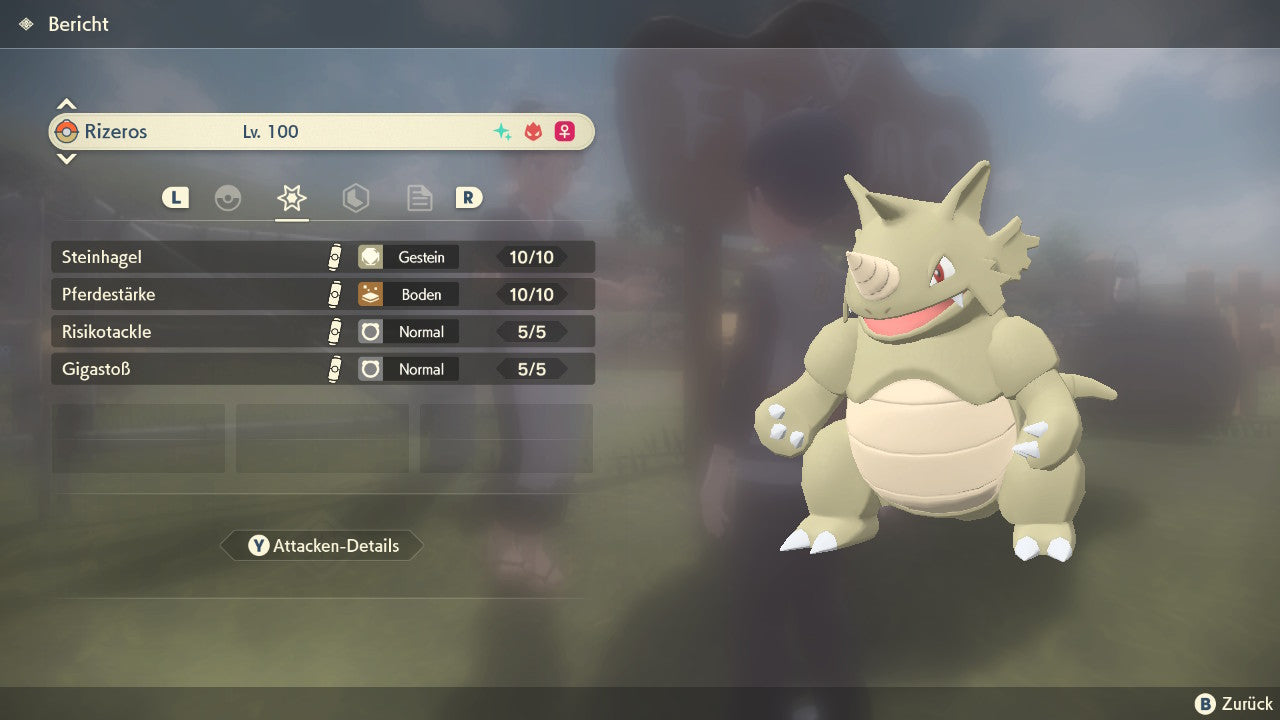Choose the Gigastoß move row
The image size is (1280, 720).
322,369
